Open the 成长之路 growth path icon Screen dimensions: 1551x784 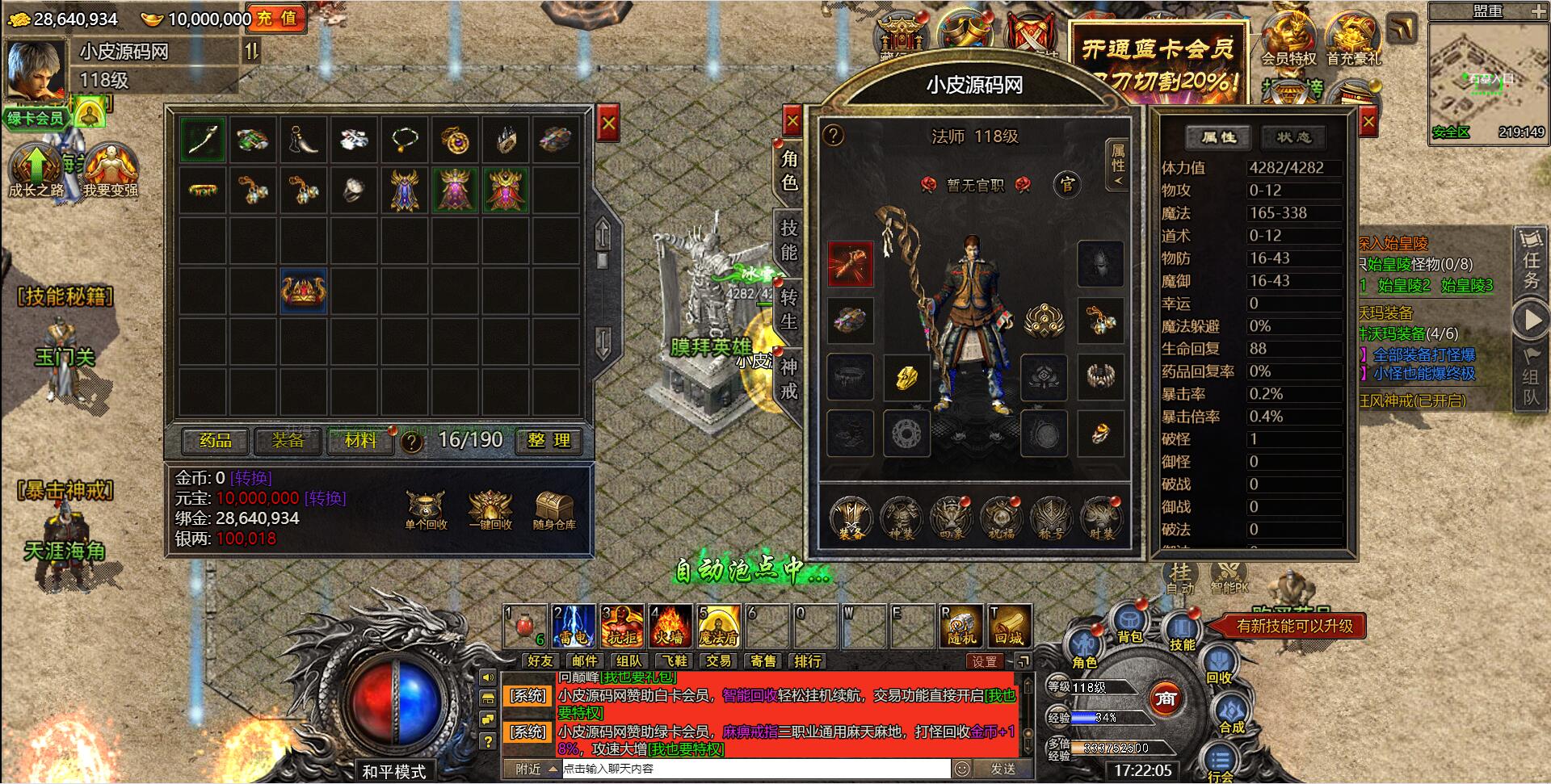pos(36,170)
